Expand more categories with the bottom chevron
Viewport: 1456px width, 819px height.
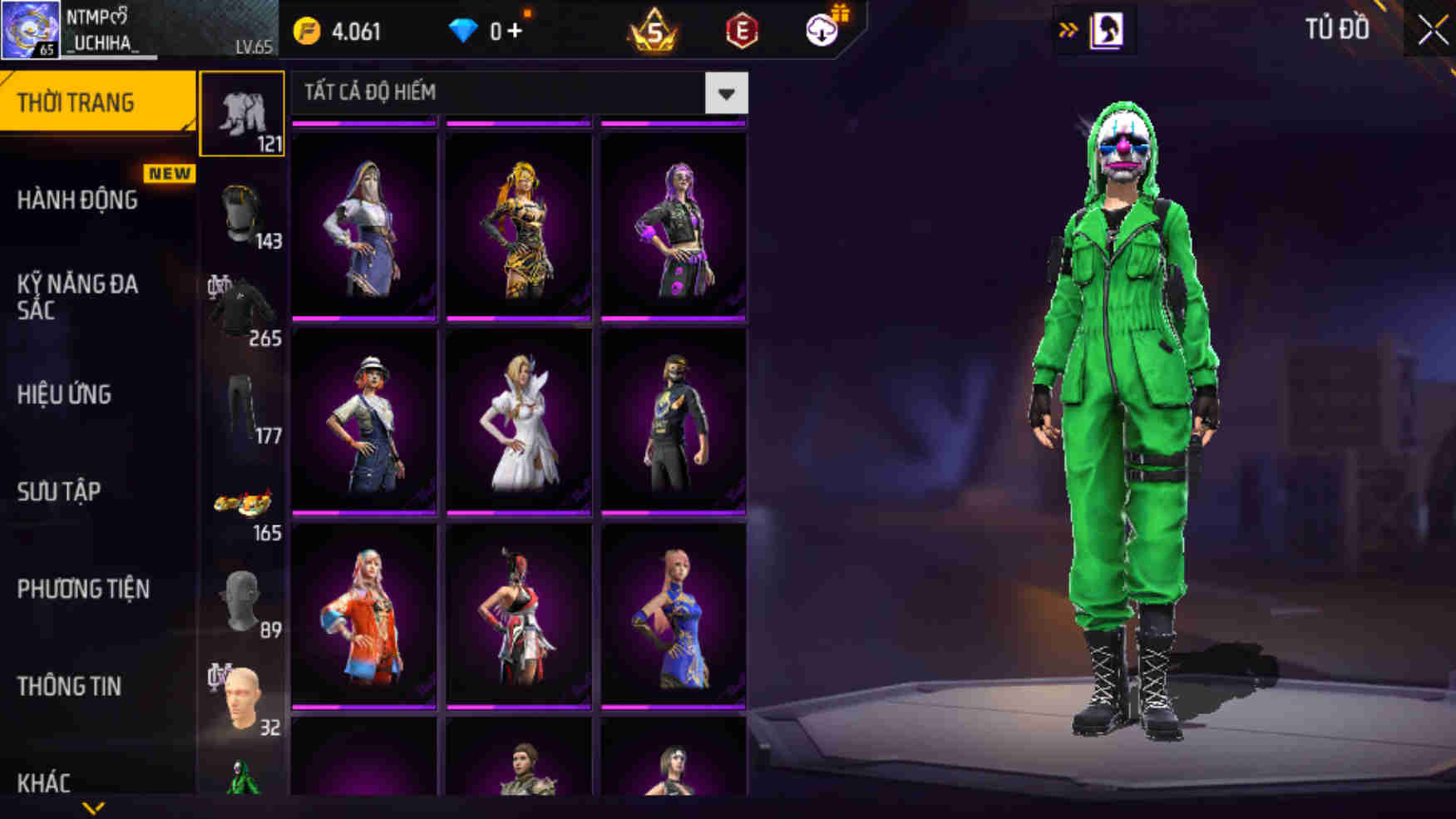[94, 808]
